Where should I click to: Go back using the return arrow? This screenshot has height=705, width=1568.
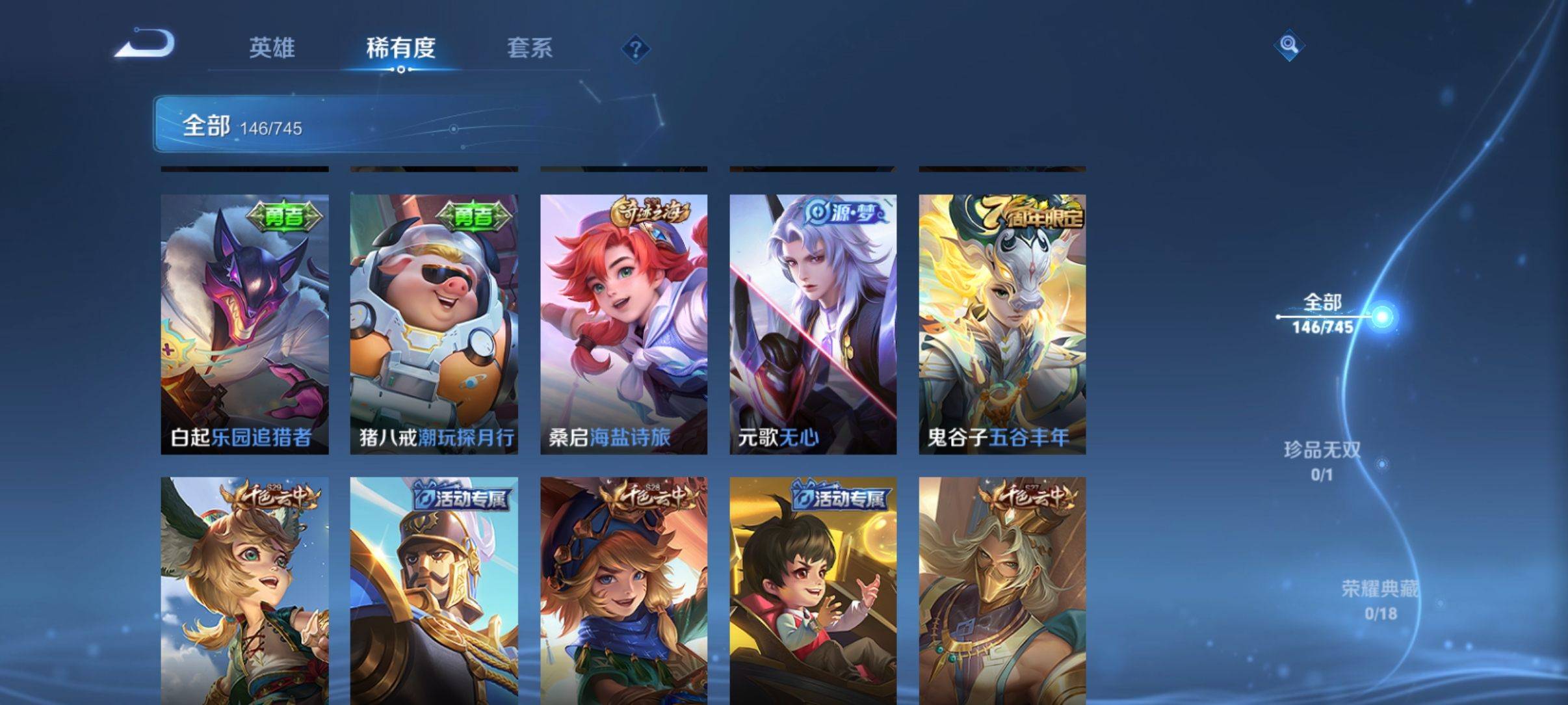point(145,45)
